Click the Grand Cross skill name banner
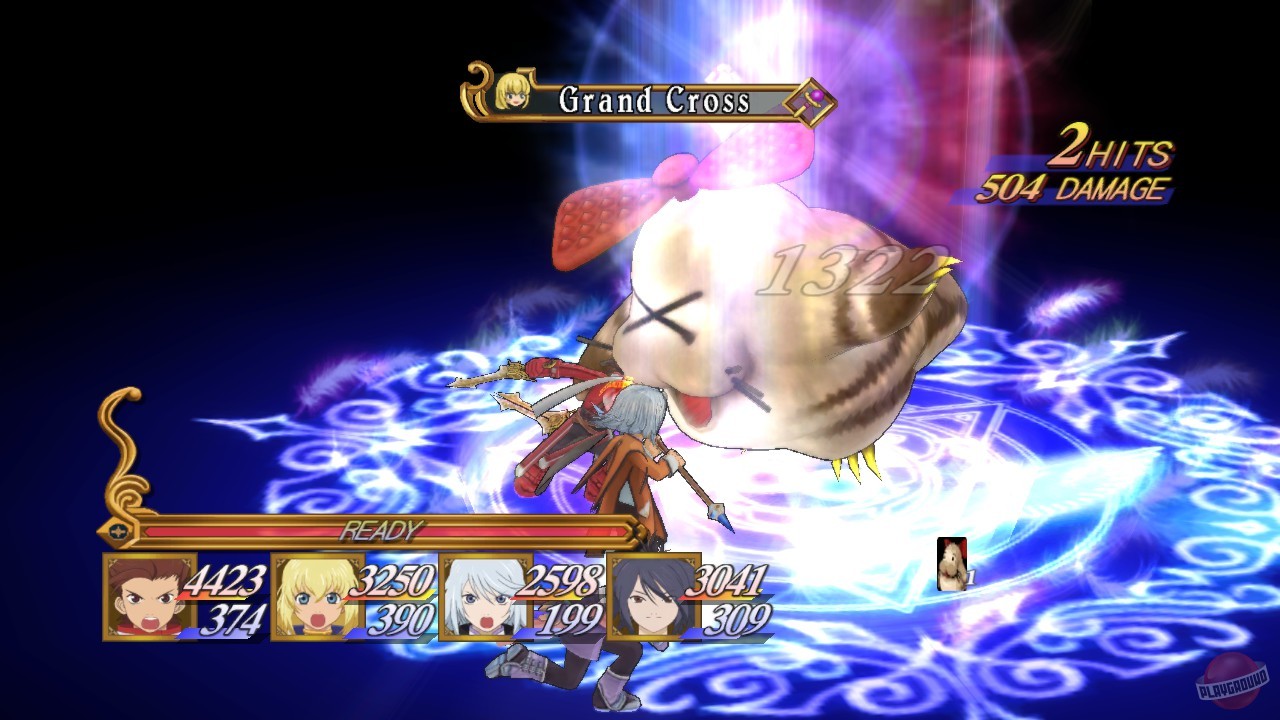Viewport: 1280px width, 720px height. tap(655, 99)
